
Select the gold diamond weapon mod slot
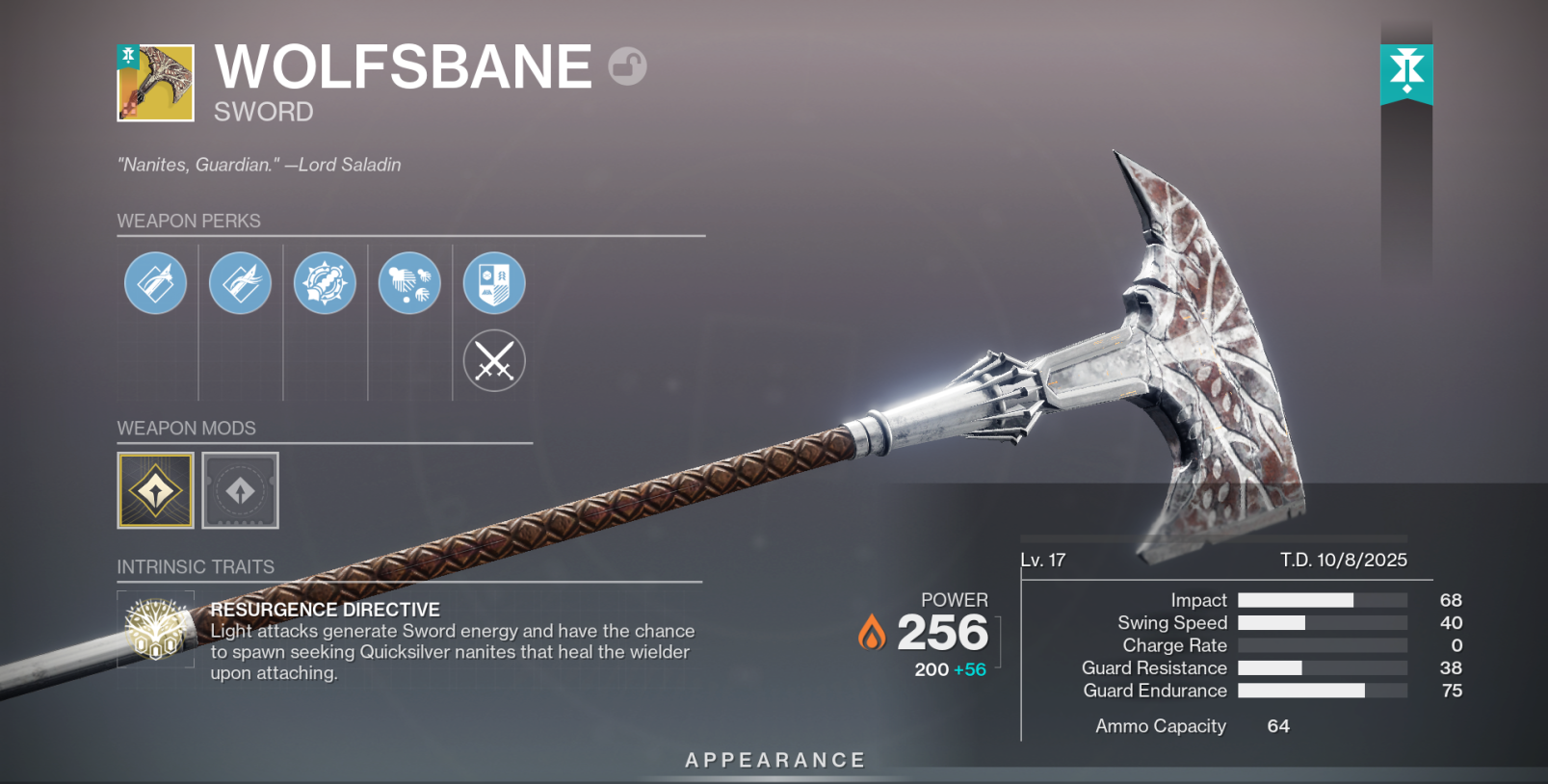155,491
